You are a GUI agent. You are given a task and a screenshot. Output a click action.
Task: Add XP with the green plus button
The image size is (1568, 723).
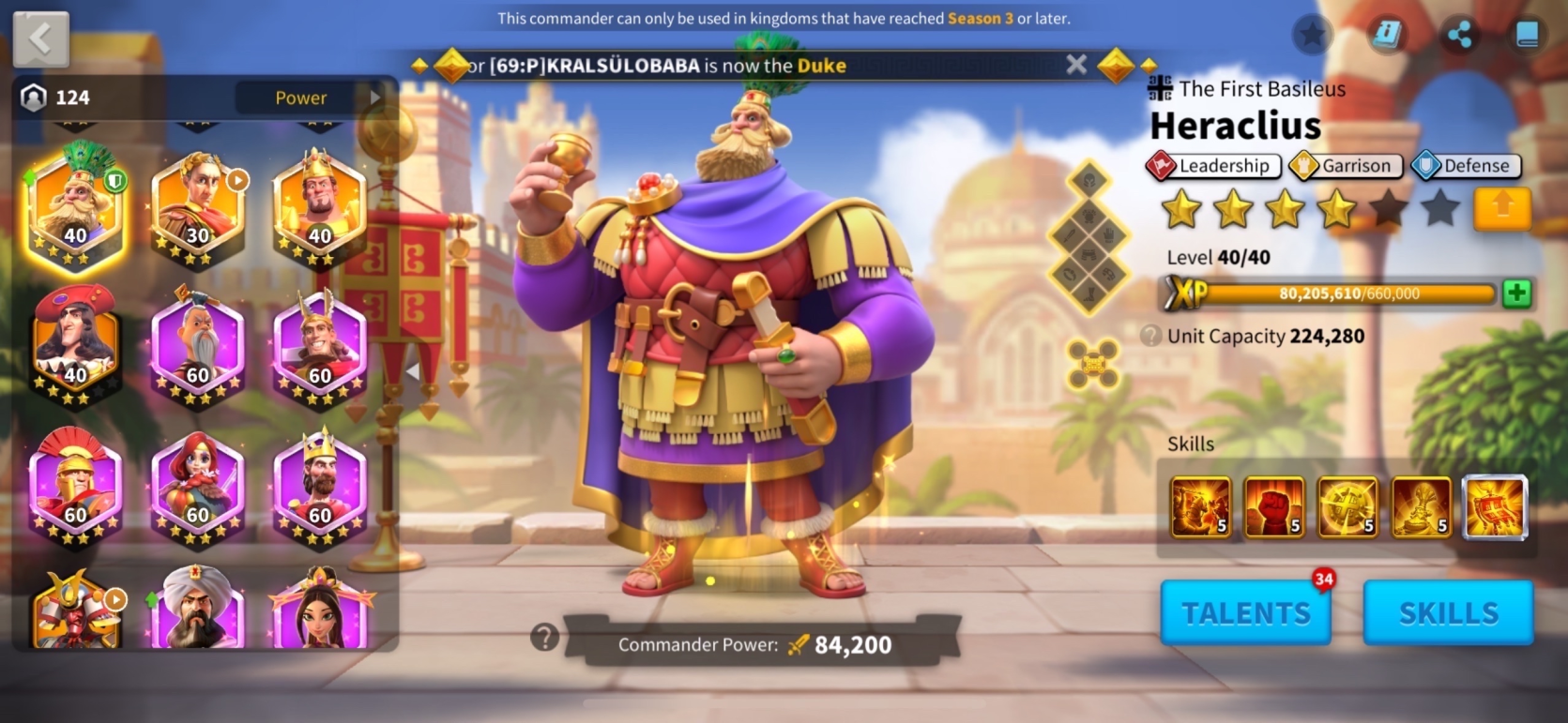1516,294
